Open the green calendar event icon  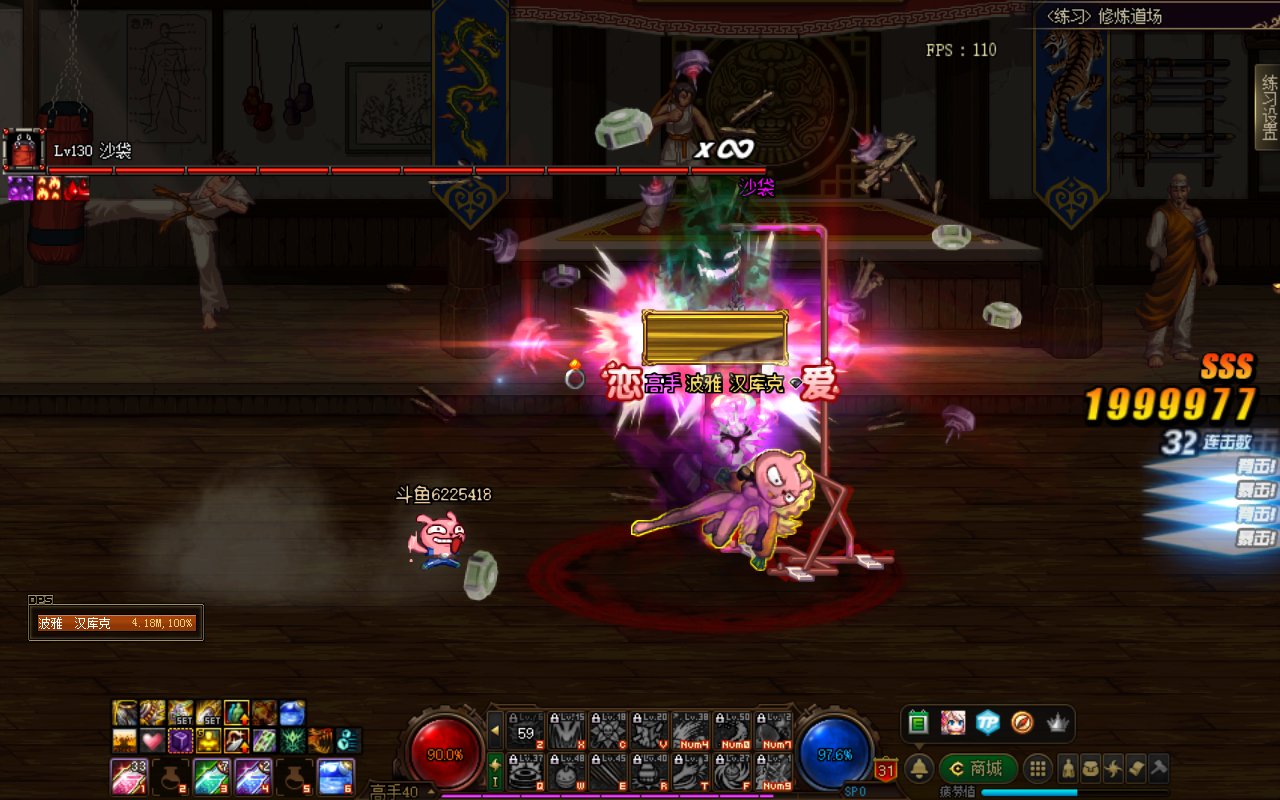[919, 722]
